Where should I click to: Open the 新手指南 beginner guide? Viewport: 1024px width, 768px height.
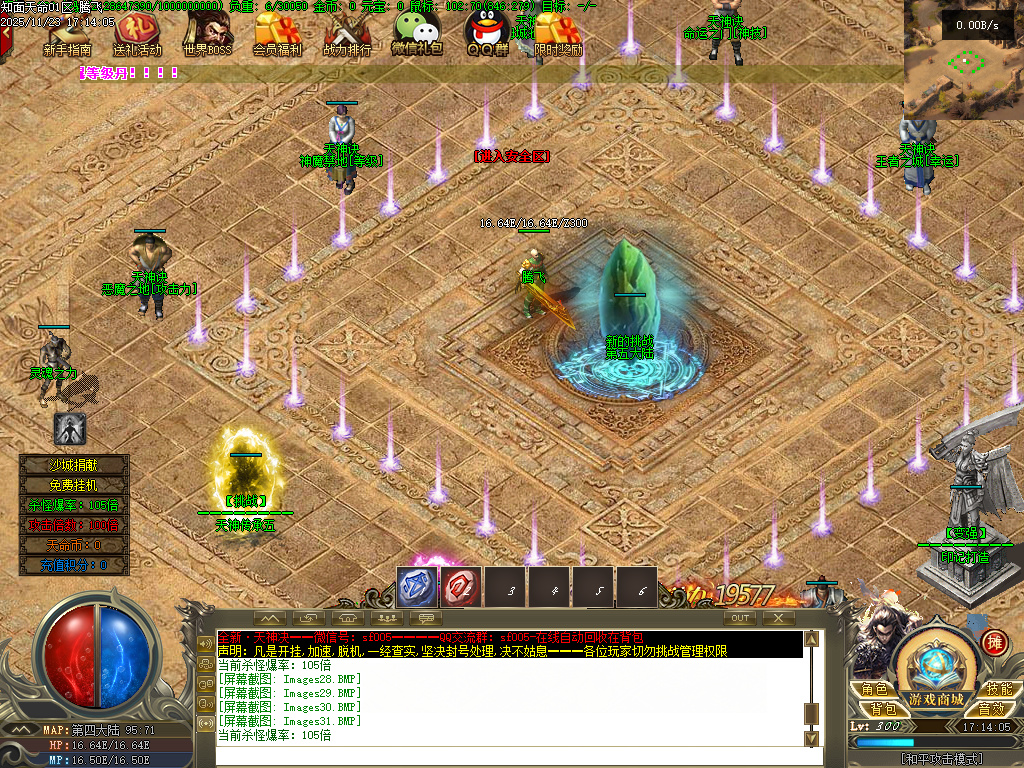point(67,35)
